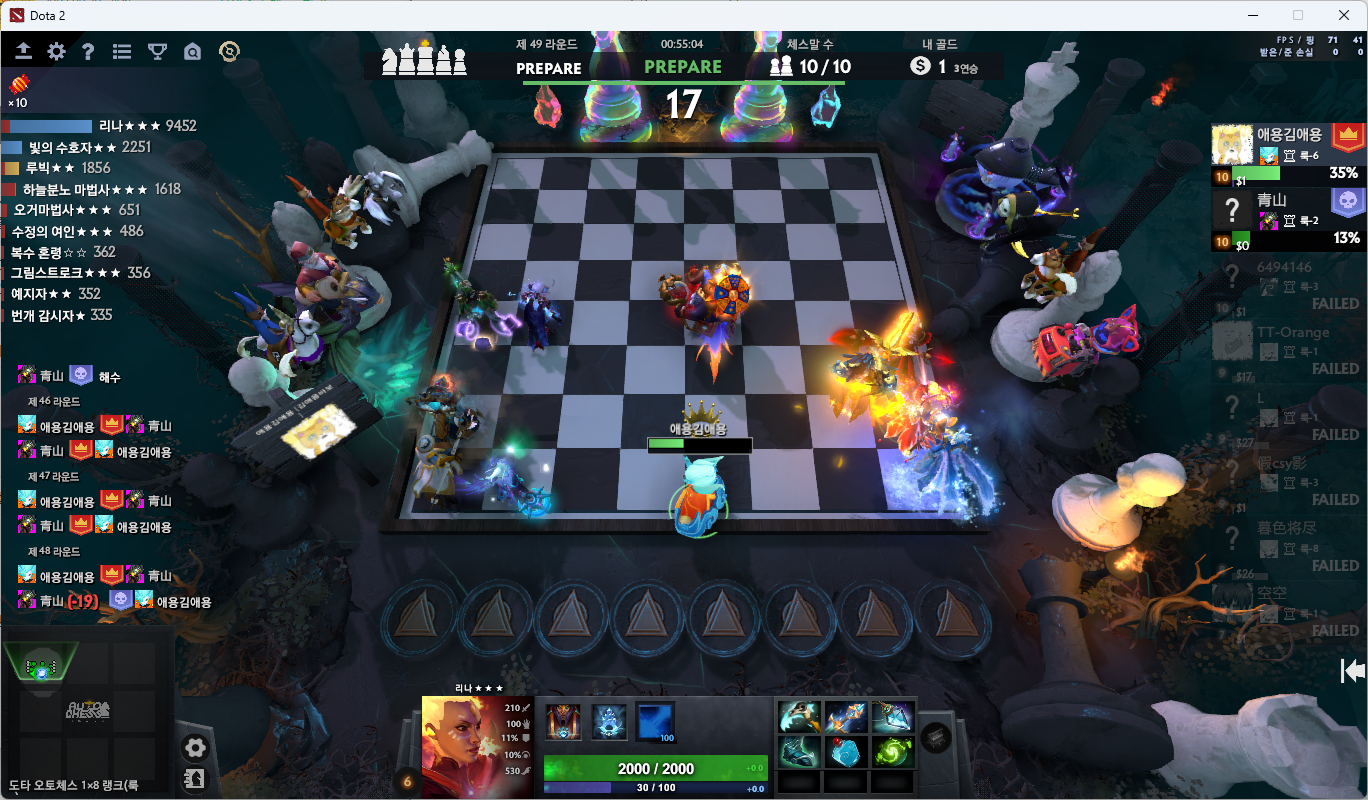Click the blue 100-mana ability icon
Viewport: 1368px width, 800px height.
point(655,721)
